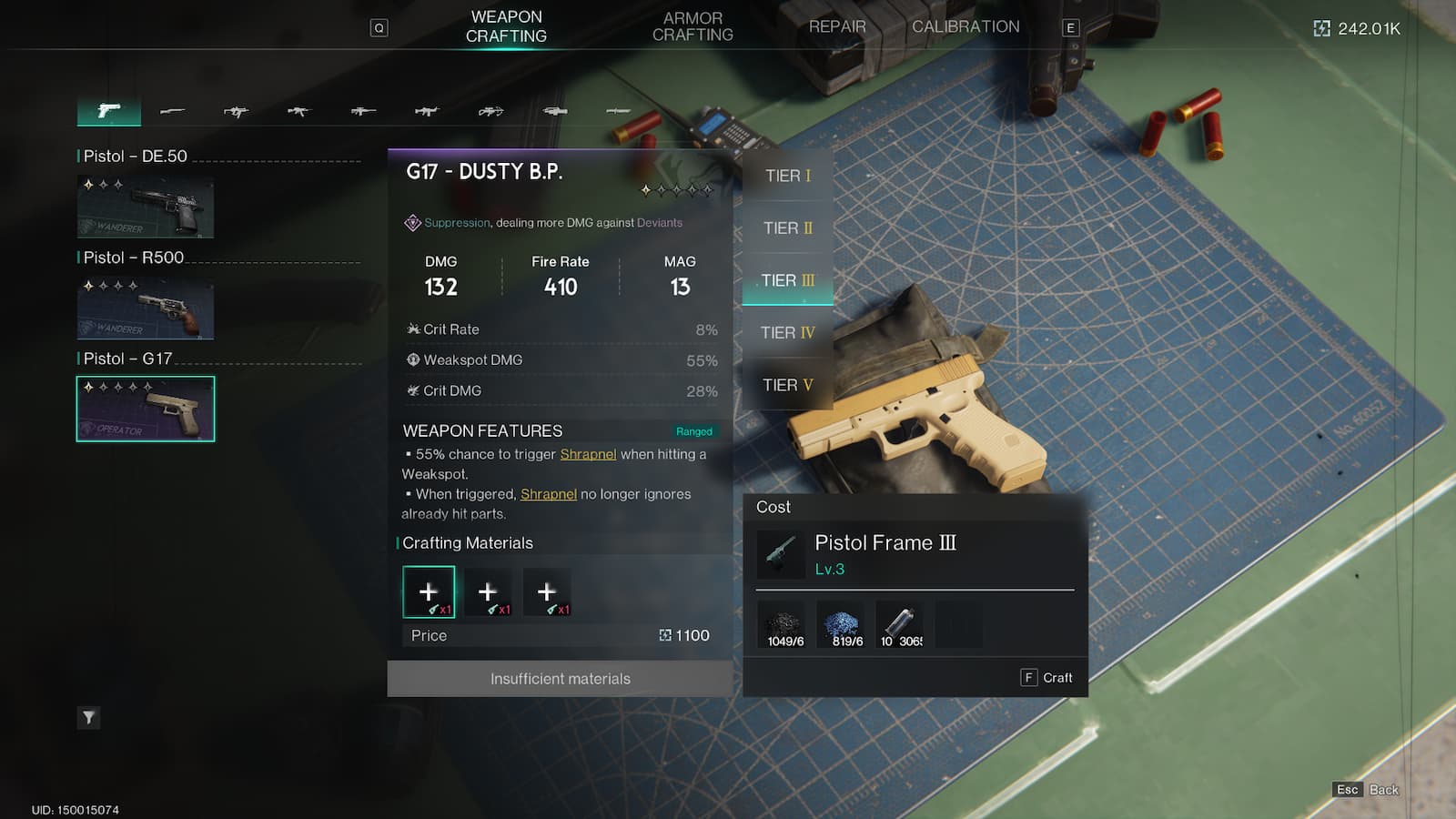Select the Assault Rifle category icon
Viewport: 1456px width, 819px height.
pyautogui.click(x=298, y=111)
